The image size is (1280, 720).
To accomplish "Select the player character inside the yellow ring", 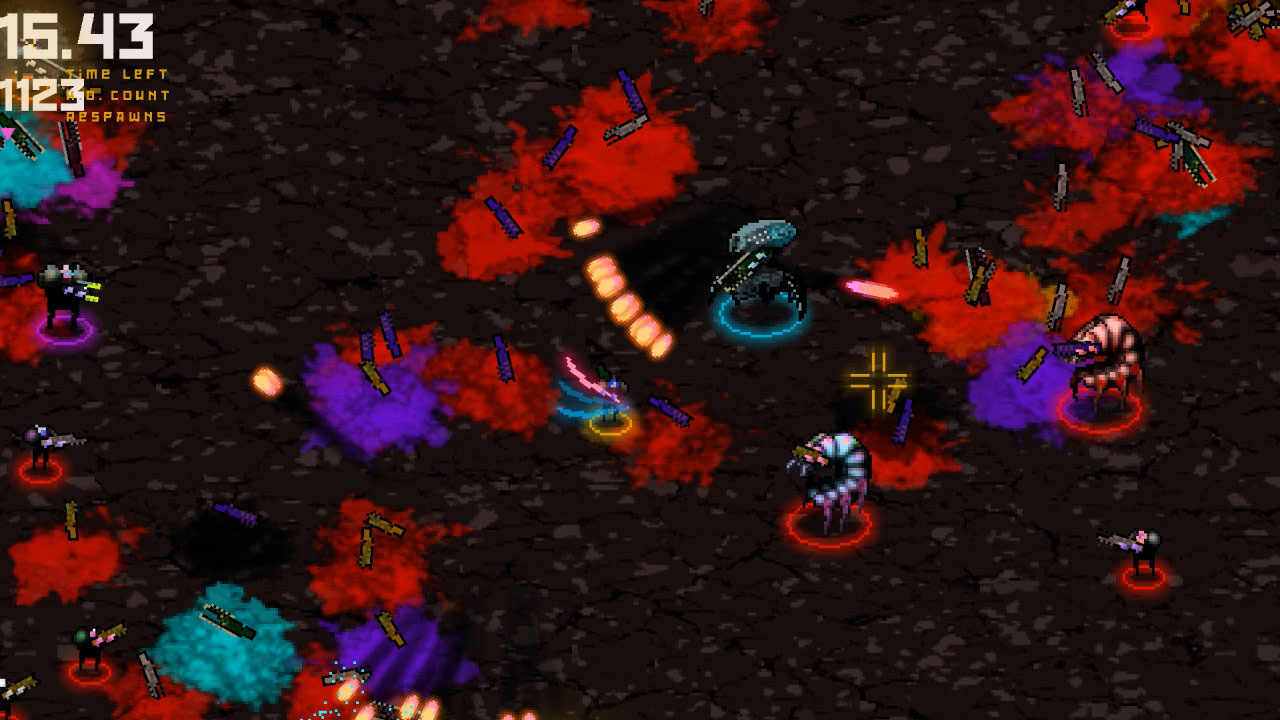I will (608, 400).
